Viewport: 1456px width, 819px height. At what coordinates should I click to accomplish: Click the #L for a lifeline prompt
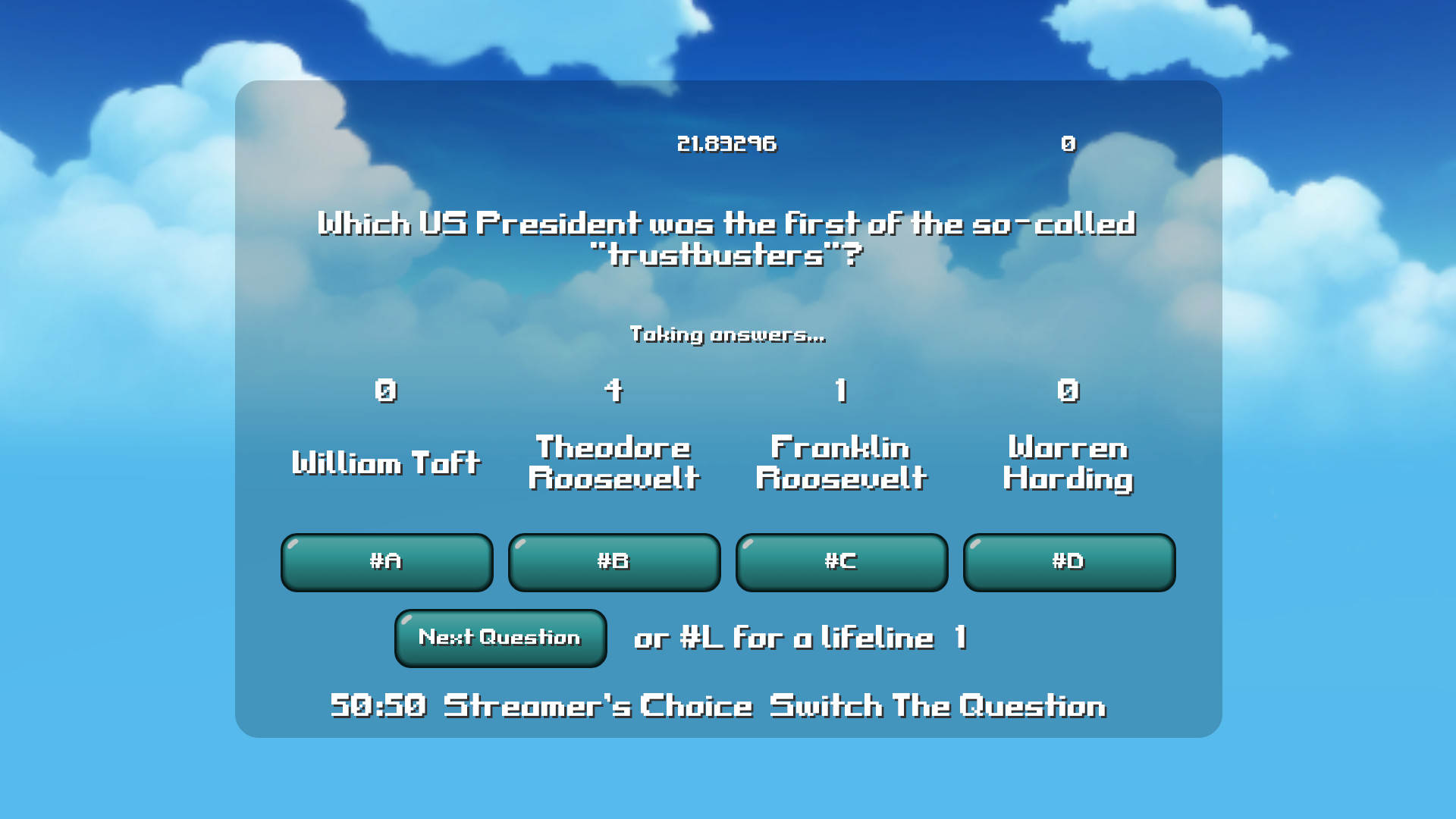click(779, 639)
